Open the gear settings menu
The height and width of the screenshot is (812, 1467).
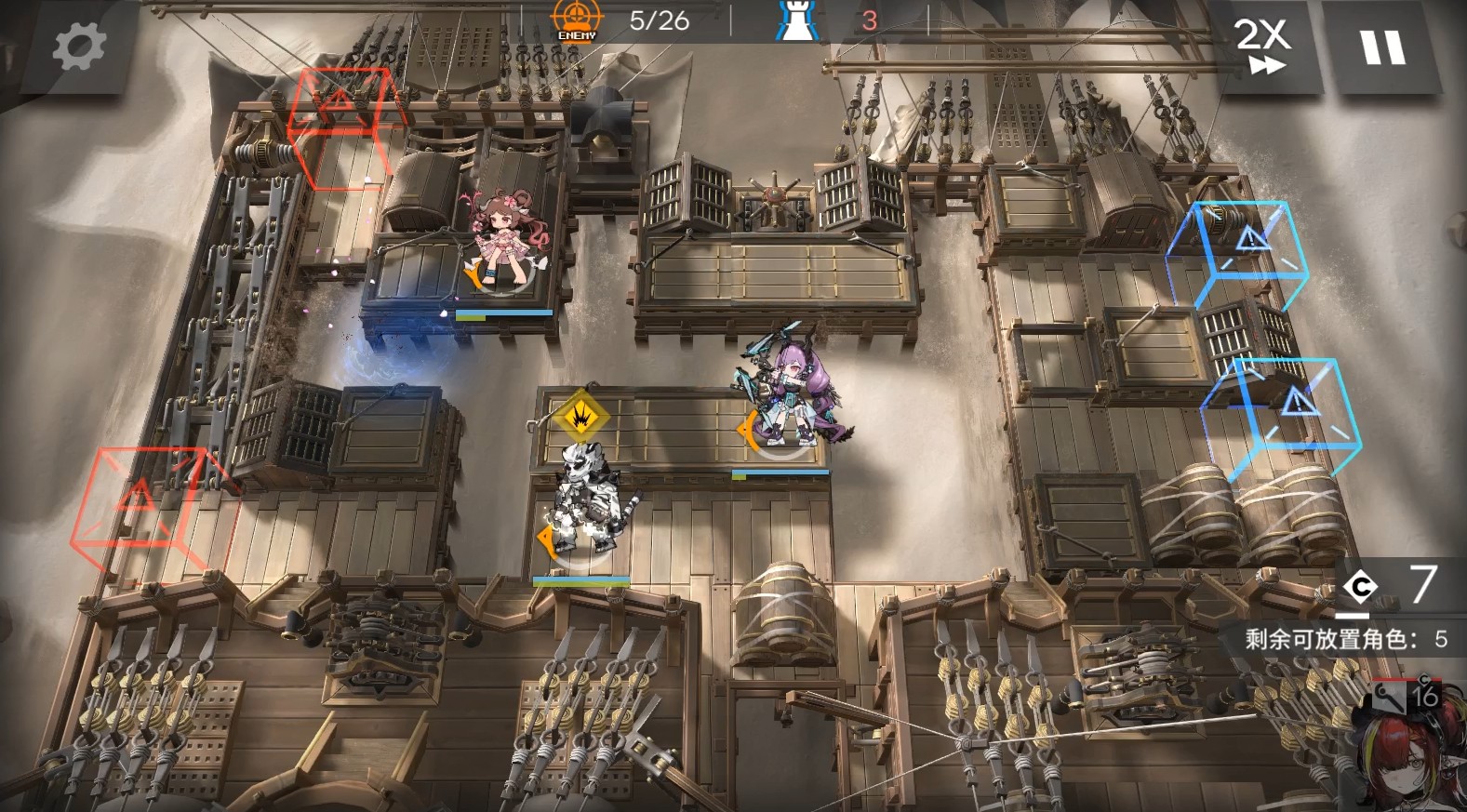(x=78, y=46)
